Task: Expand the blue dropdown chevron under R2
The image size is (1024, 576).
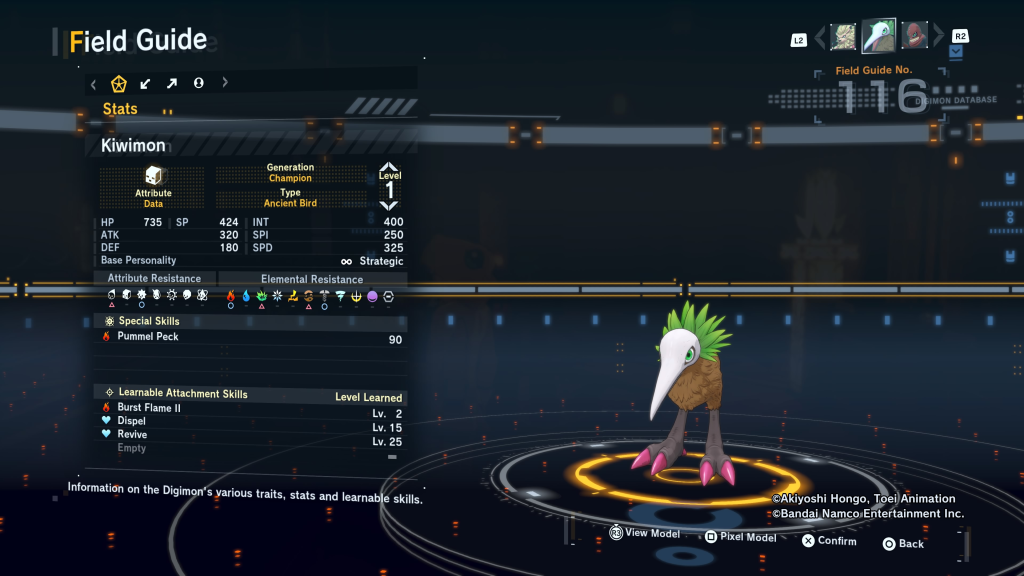Action: (x=957, y=51)
